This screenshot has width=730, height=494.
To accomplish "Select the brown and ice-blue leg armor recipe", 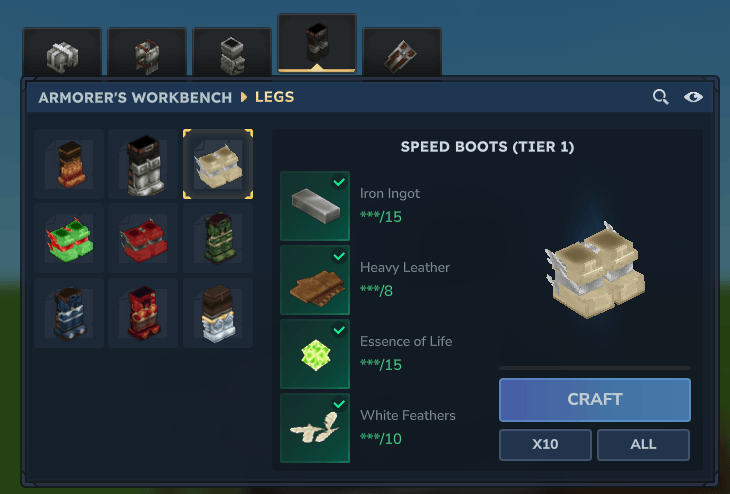I will (x=218, y=313).
